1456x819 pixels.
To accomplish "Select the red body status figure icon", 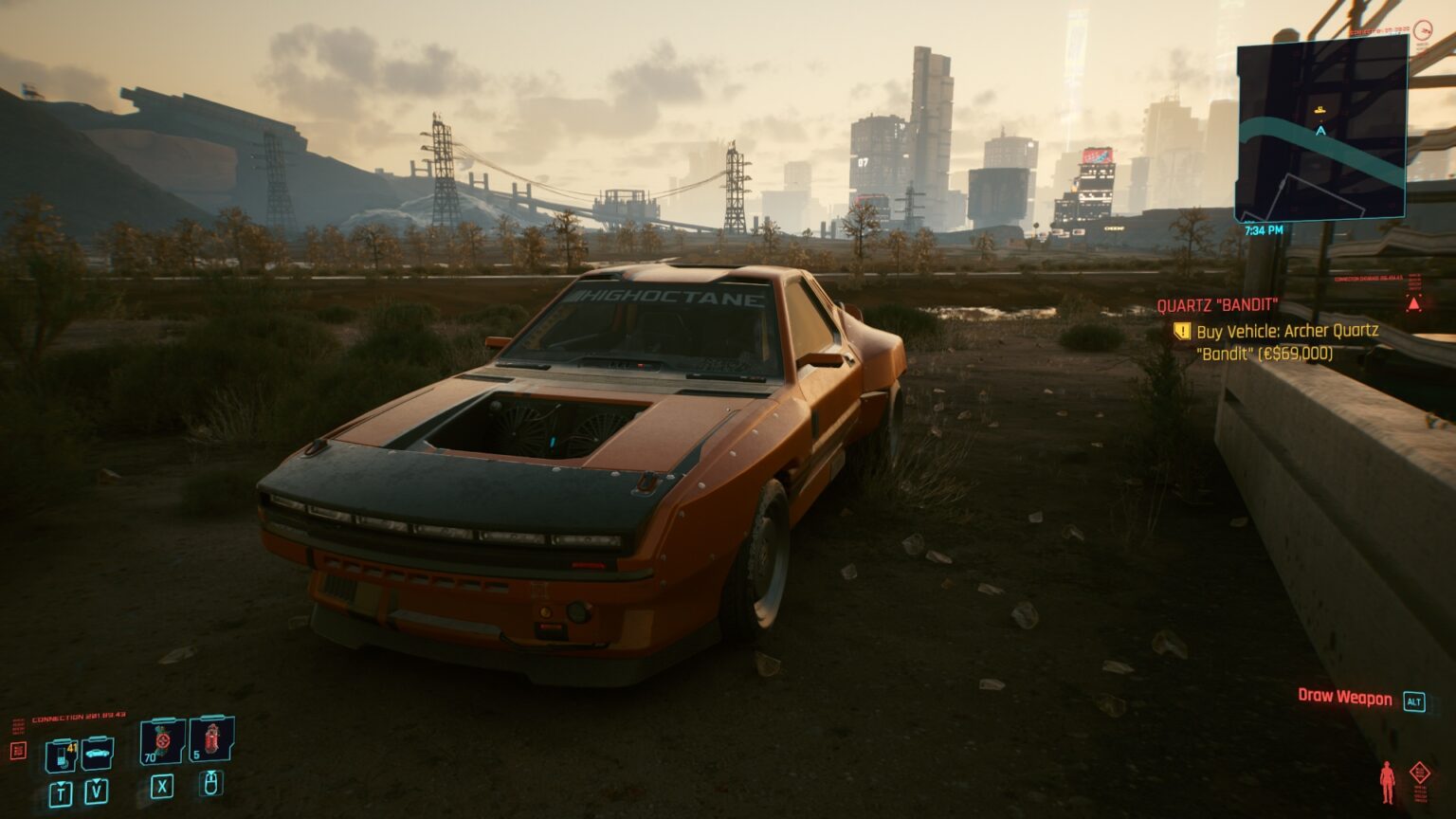I will 1387,780.
